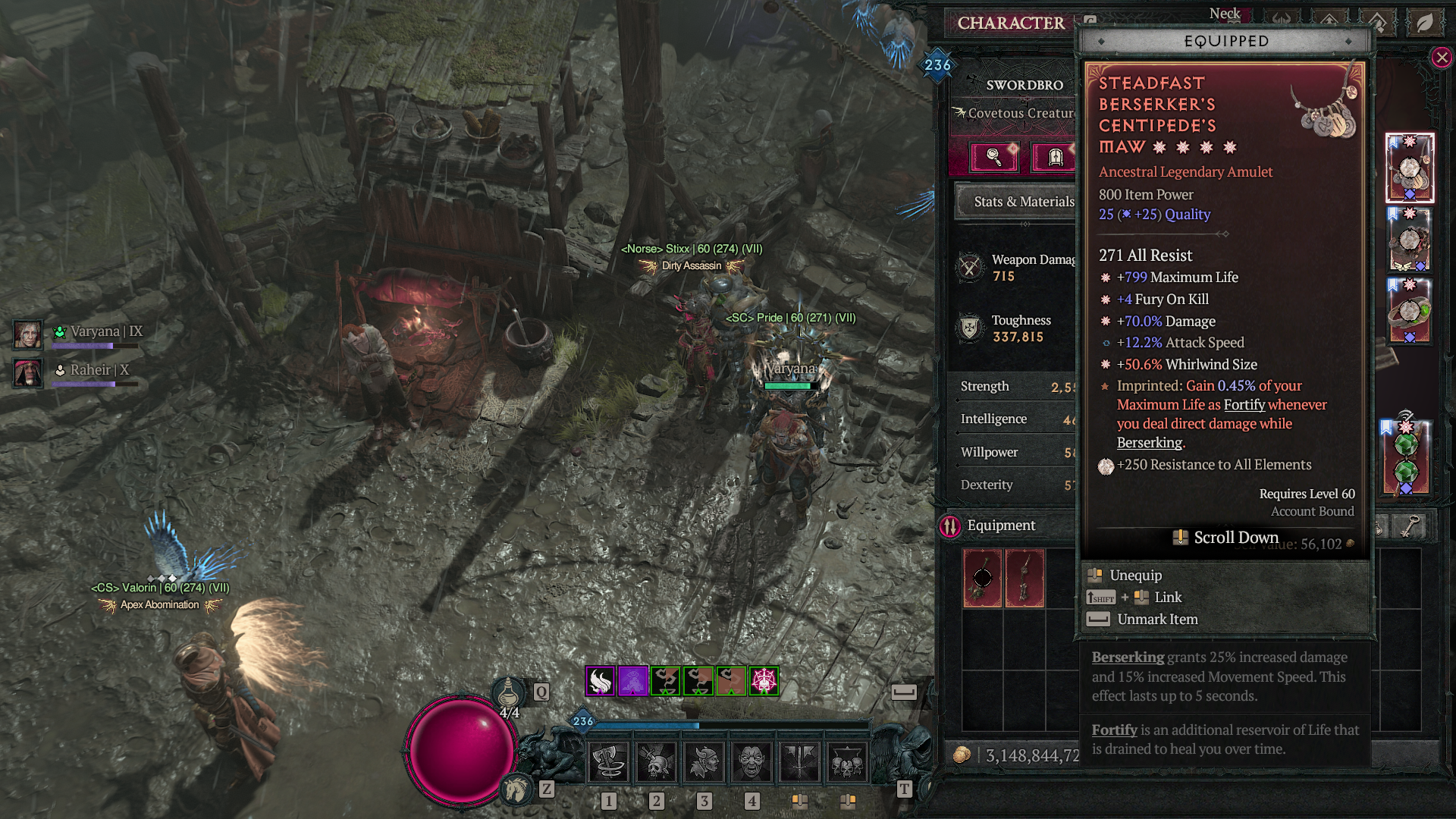
Task: Activate the three skulls skill
Action: [847, 762]
